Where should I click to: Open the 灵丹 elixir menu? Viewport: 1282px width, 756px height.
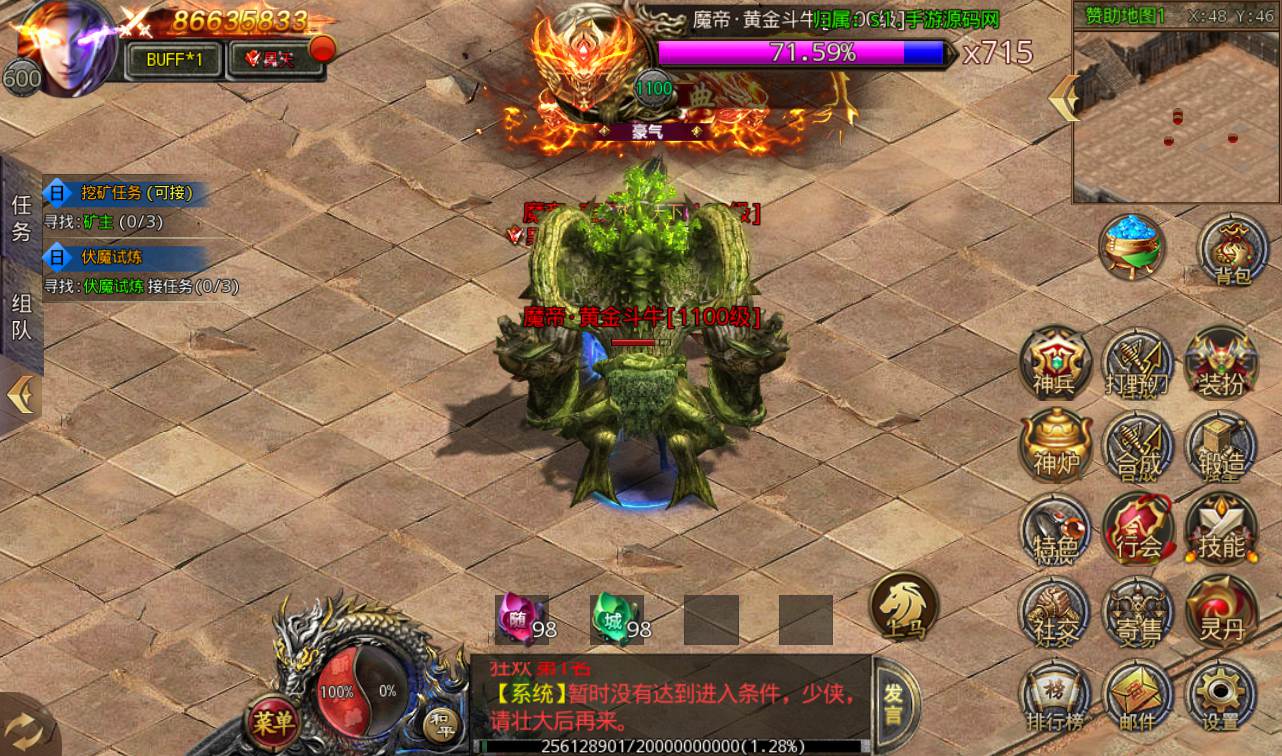pyautogui.click(x=1220, y=611)
